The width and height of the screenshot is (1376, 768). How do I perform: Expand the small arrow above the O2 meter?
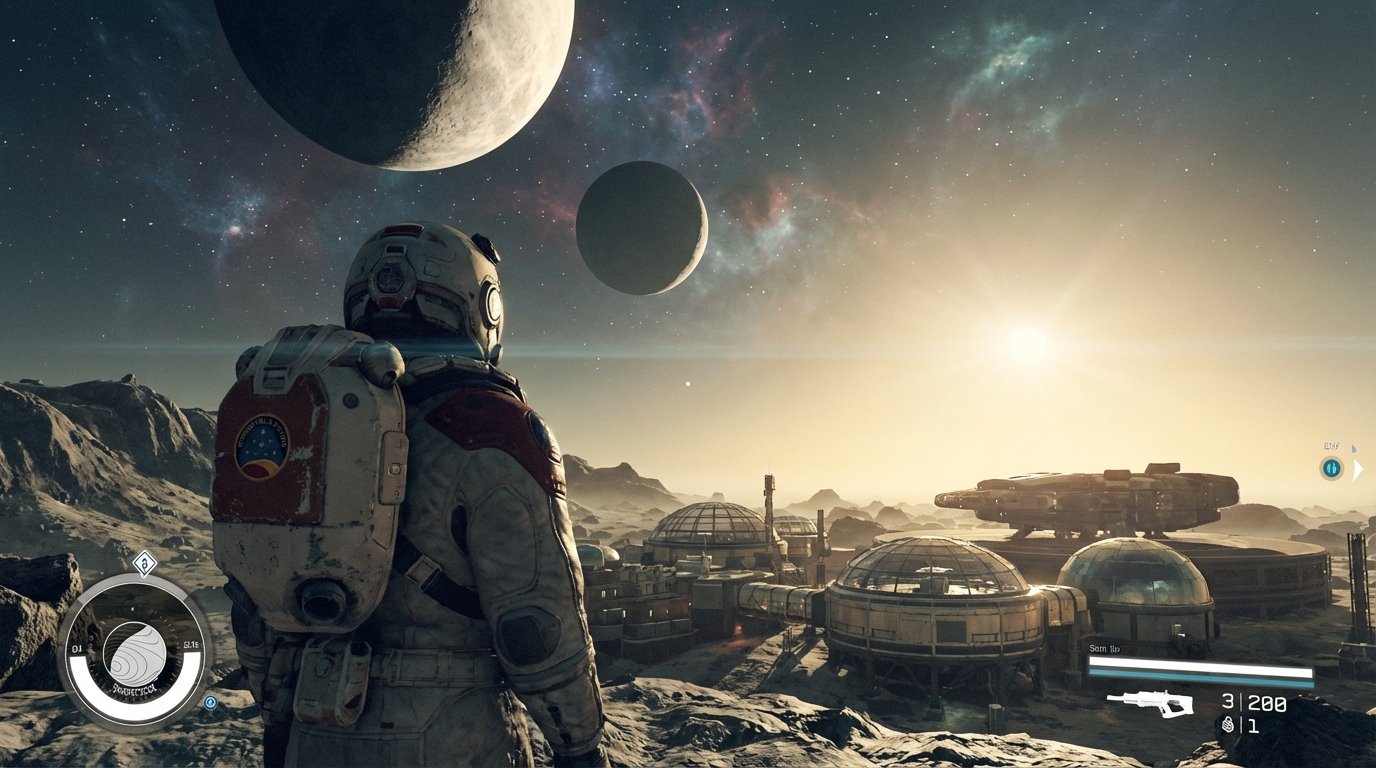pyautogui.click(x=1354, y=447)
